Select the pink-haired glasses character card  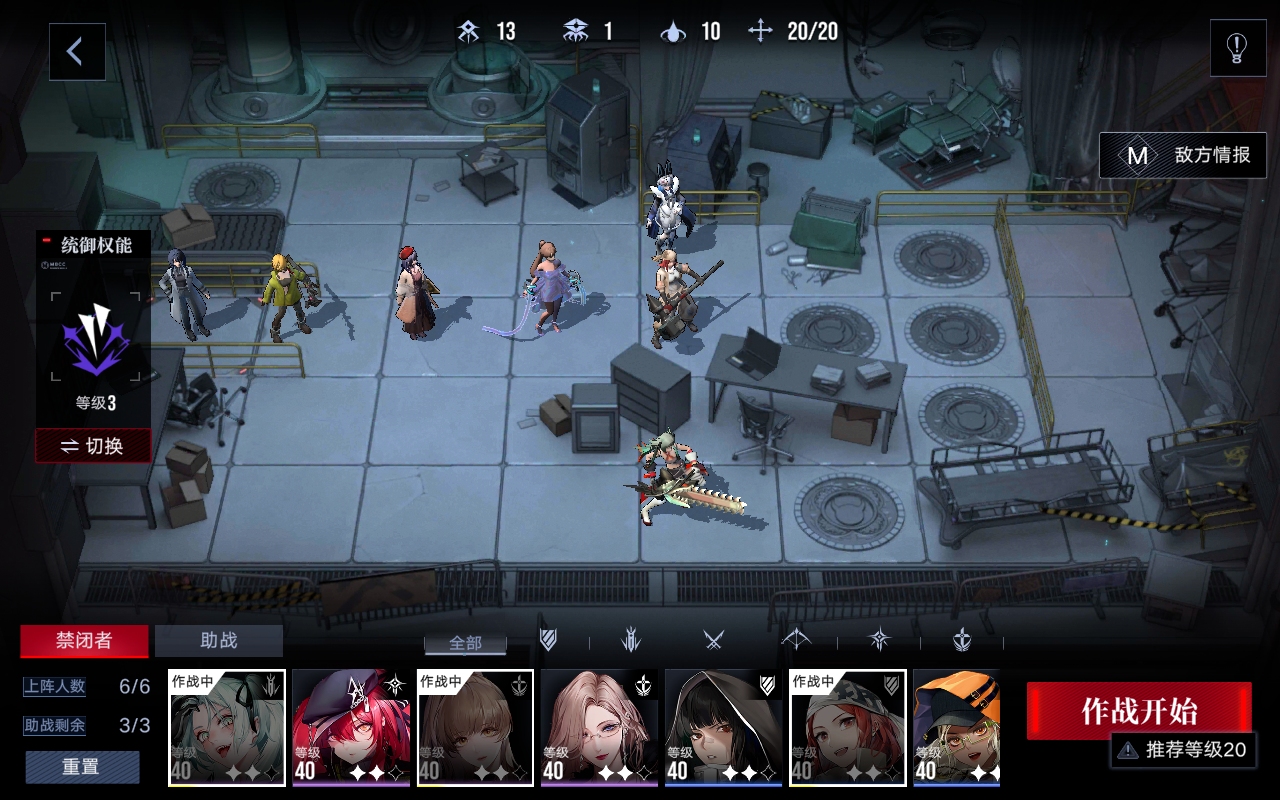[599, 727]
